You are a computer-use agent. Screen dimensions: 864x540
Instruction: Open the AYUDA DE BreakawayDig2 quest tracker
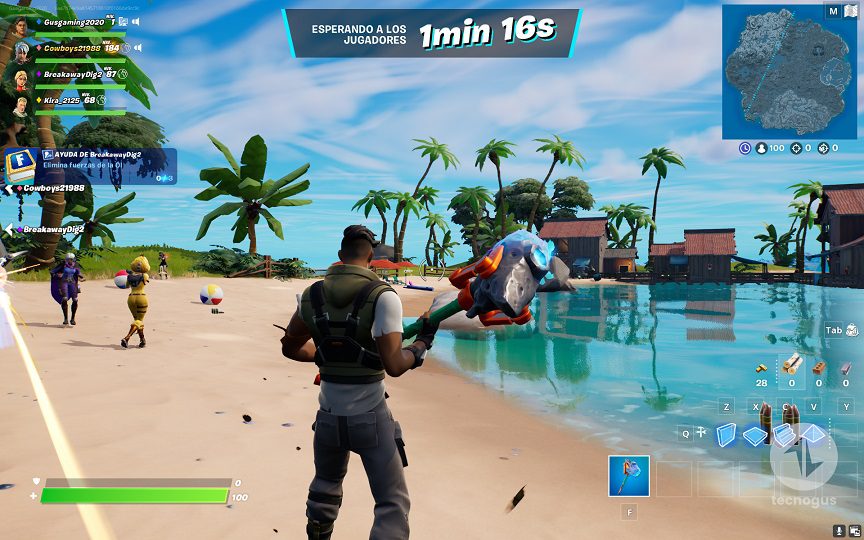pyautogui.click(x=92, y=166)
